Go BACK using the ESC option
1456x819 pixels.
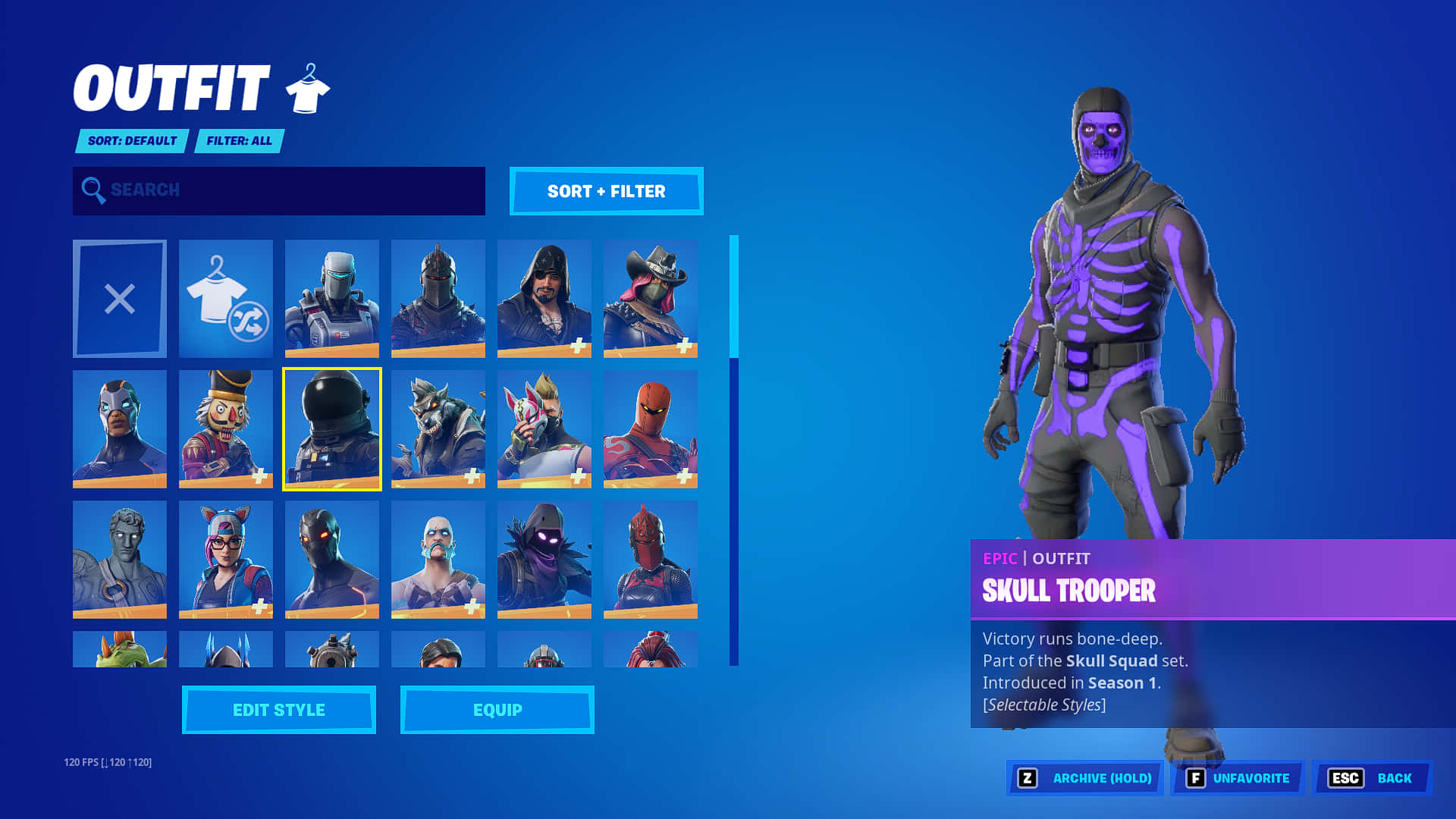pyautogui.click(x=1371, y=777)
